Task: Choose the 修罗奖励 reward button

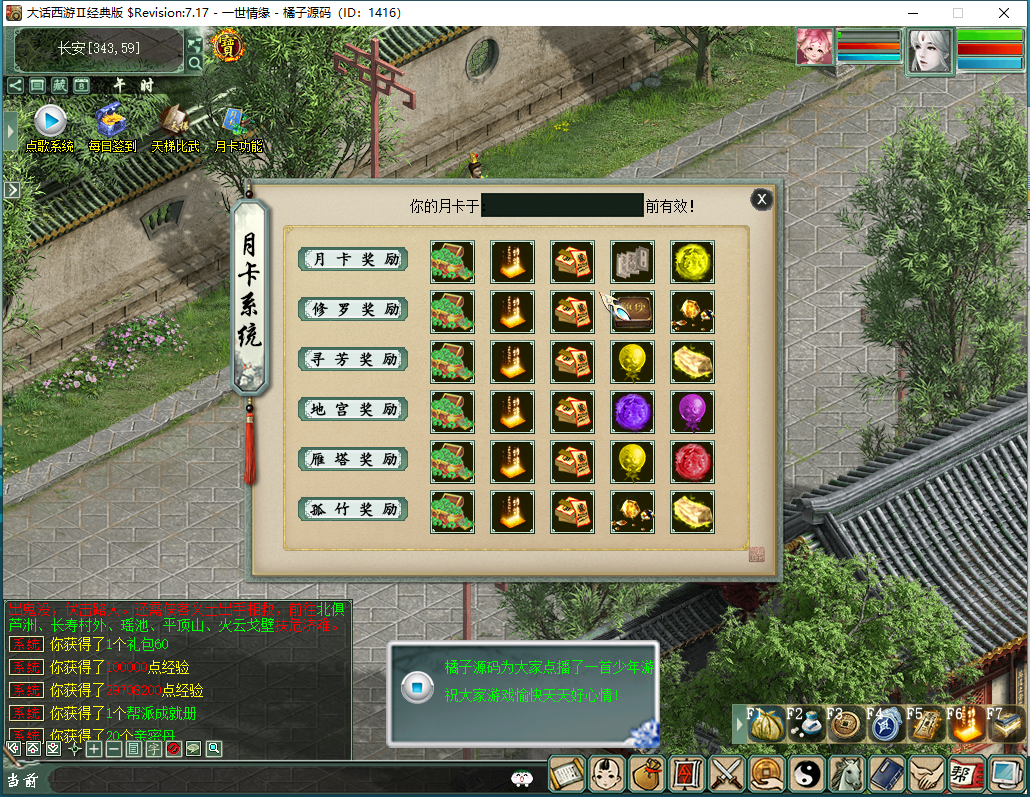Action: tap(354, 309)
